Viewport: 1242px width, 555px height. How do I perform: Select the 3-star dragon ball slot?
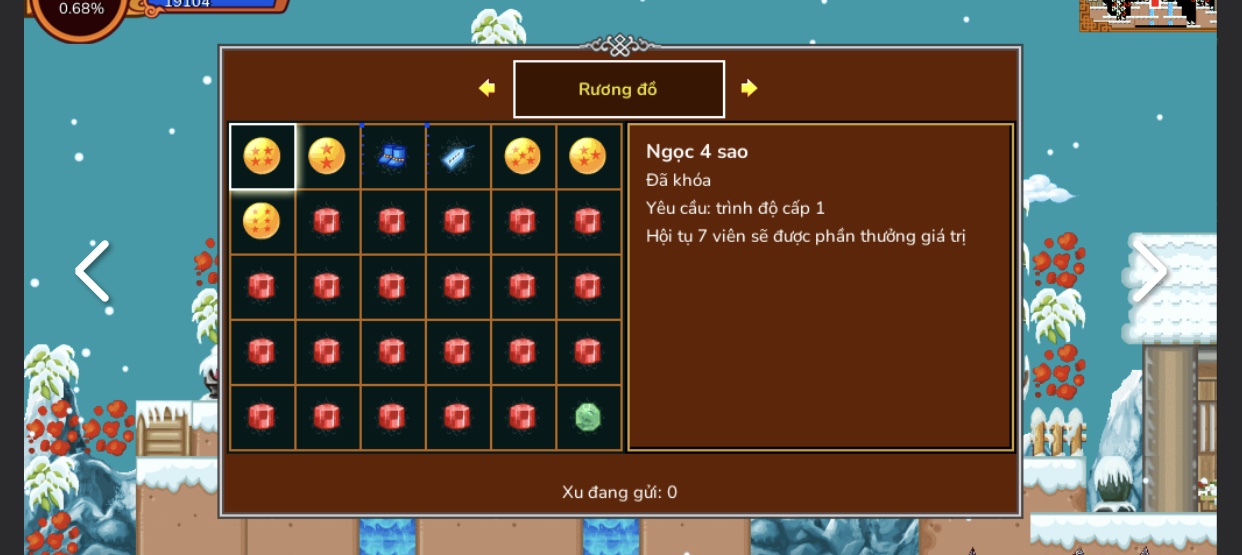coord(587,157)
